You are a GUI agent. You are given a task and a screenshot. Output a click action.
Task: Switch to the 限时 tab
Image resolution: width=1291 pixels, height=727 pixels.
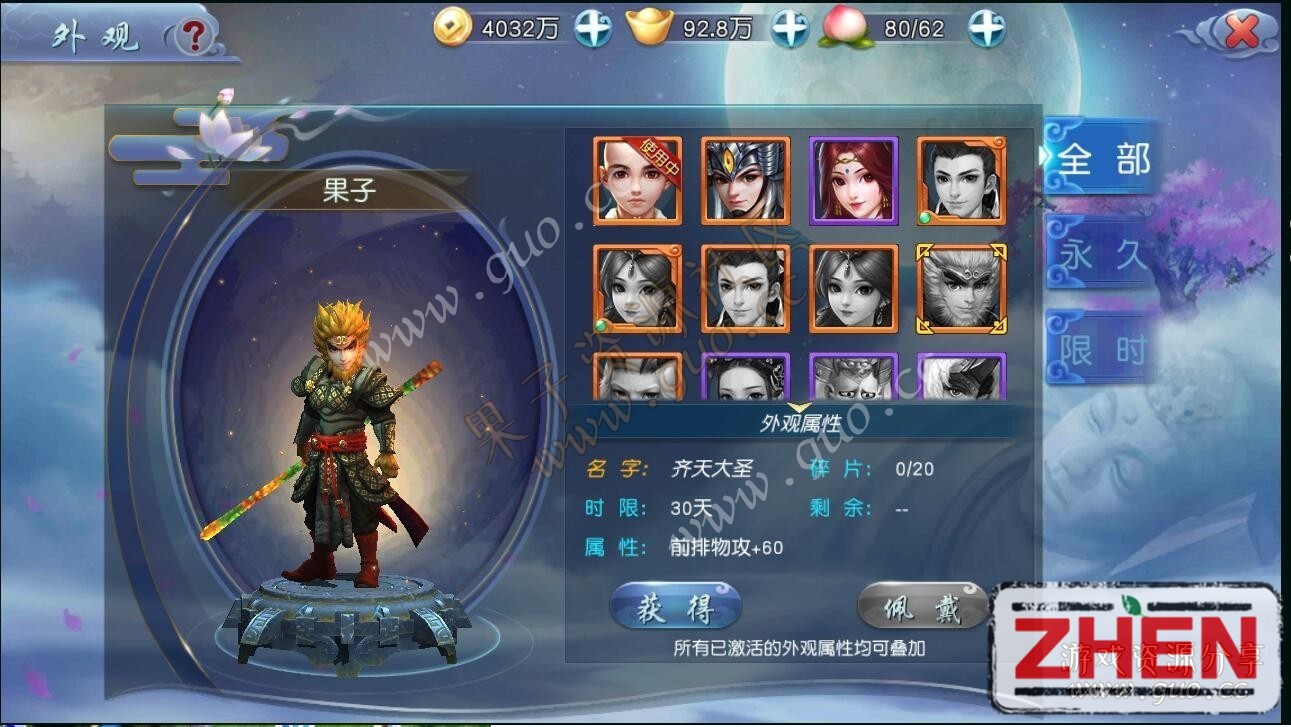(1101, 349)
